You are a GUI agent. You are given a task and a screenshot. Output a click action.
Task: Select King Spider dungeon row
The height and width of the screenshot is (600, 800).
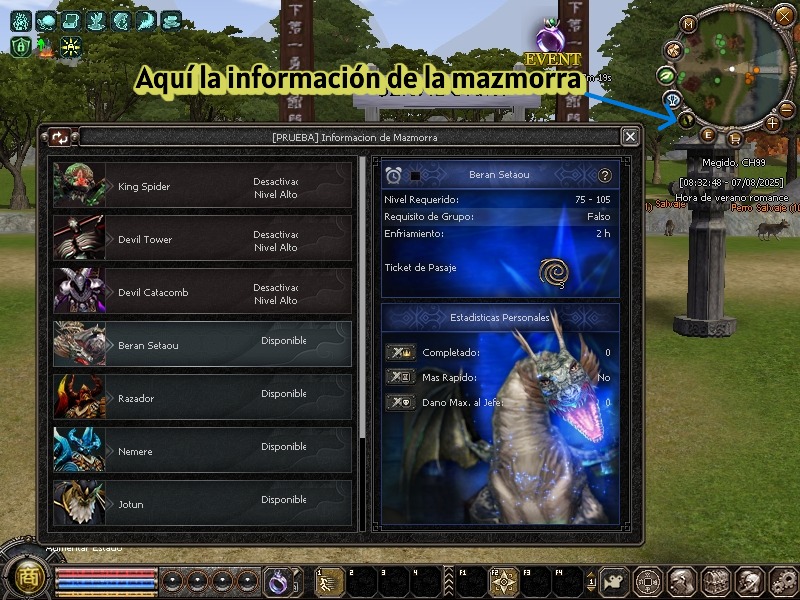click(x=202, y=186)
